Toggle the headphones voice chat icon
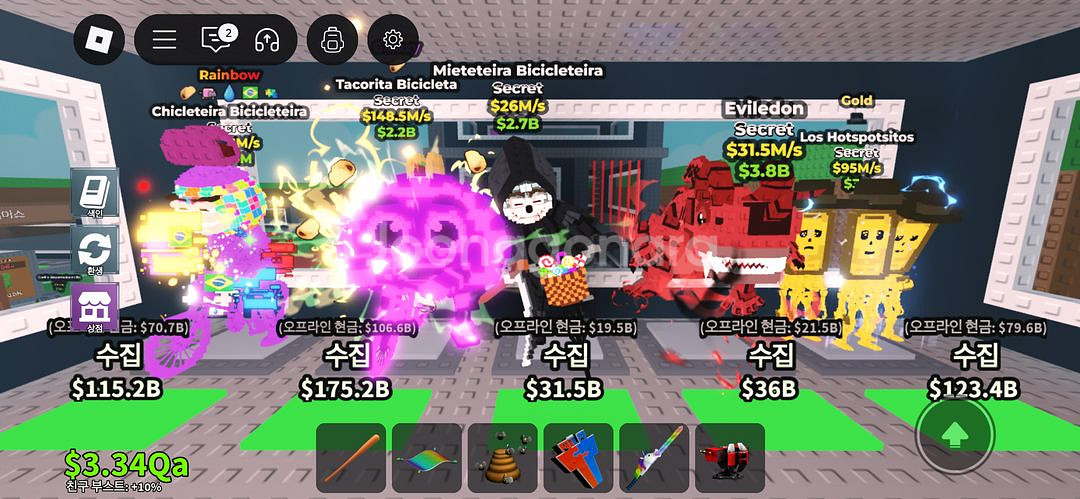Screen dimensions: 1080x499 tap(267, 39)
